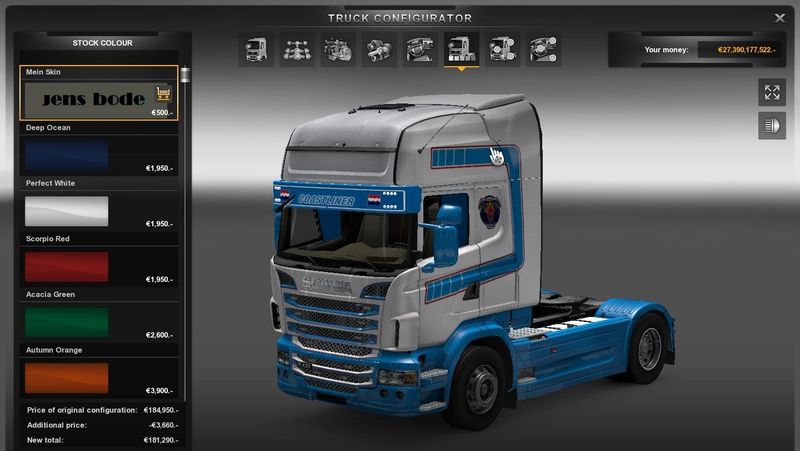This screenshot has height=451, width=800.
Task: Open the truck cabin category tab
Action: coord(256,49)
